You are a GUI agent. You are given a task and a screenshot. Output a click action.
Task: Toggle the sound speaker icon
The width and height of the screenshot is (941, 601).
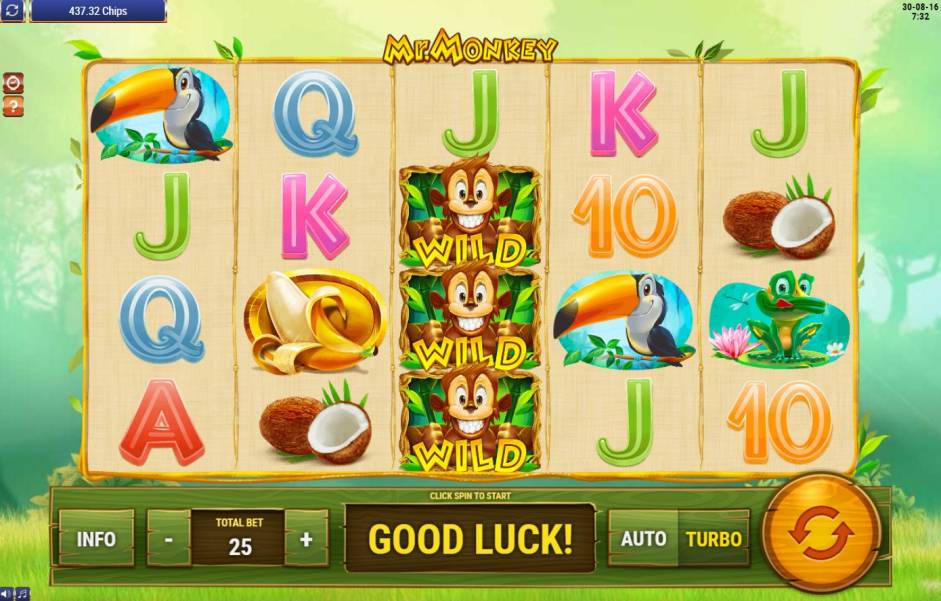tap(6, 594)
